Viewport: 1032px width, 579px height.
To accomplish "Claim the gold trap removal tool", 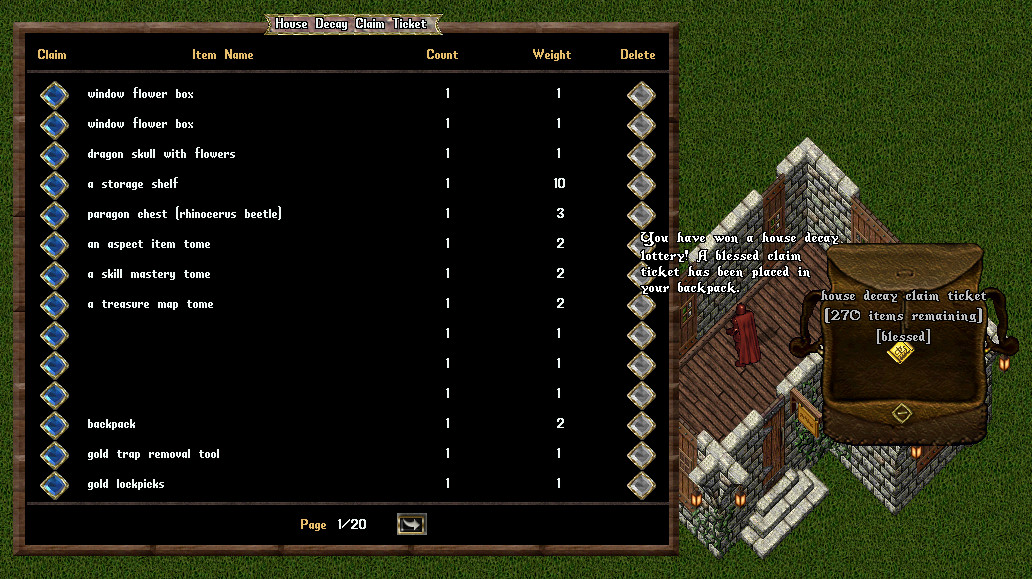I will pyautogui.click(x=53, y=455).
